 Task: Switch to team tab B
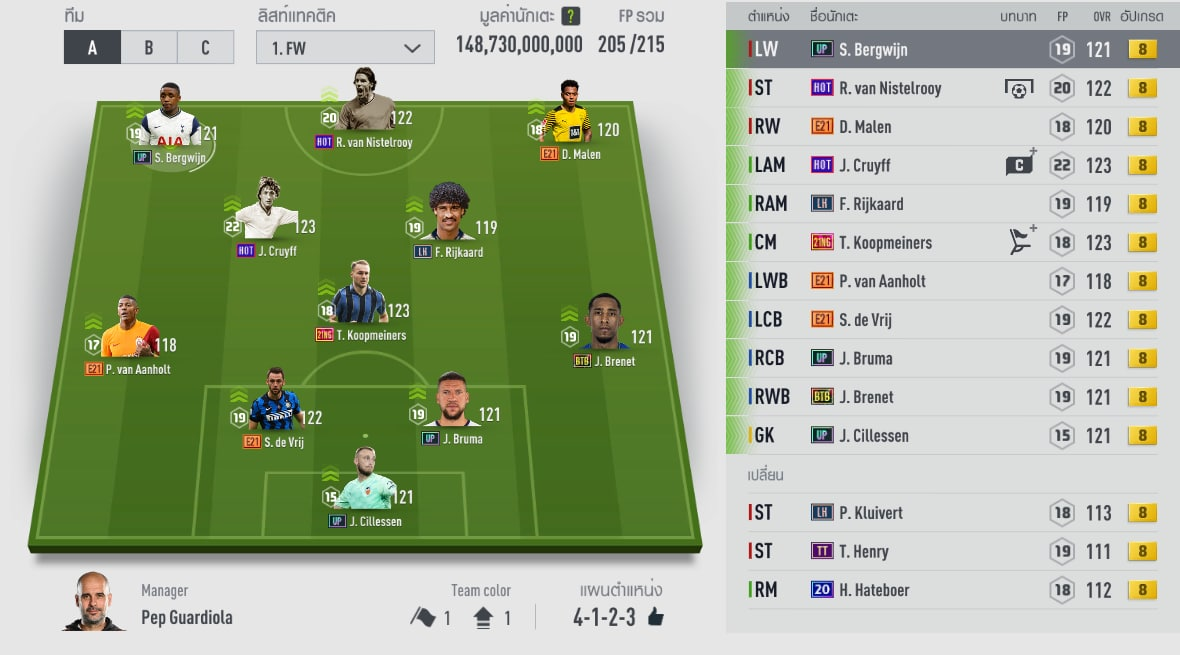click(x=148, y=47)
